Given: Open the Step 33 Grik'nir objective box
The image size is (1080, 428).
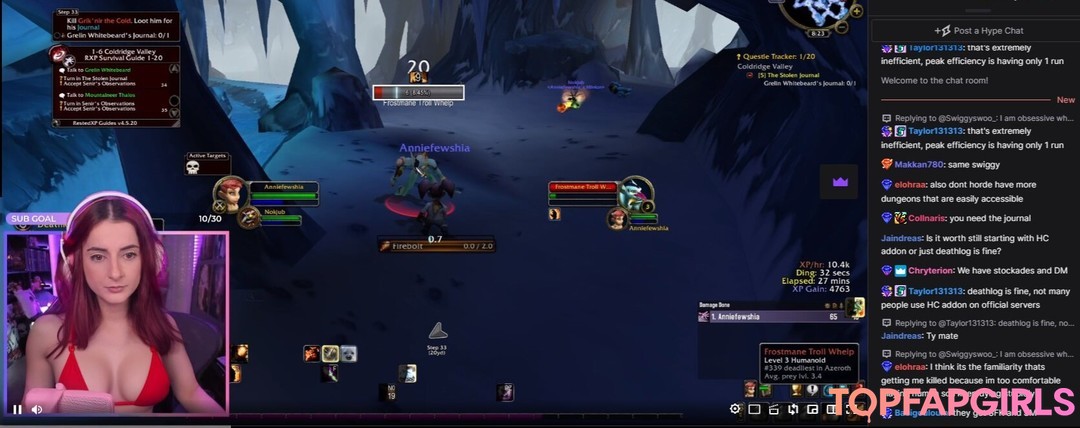Looking at the screenshot, I should (115, 26).
